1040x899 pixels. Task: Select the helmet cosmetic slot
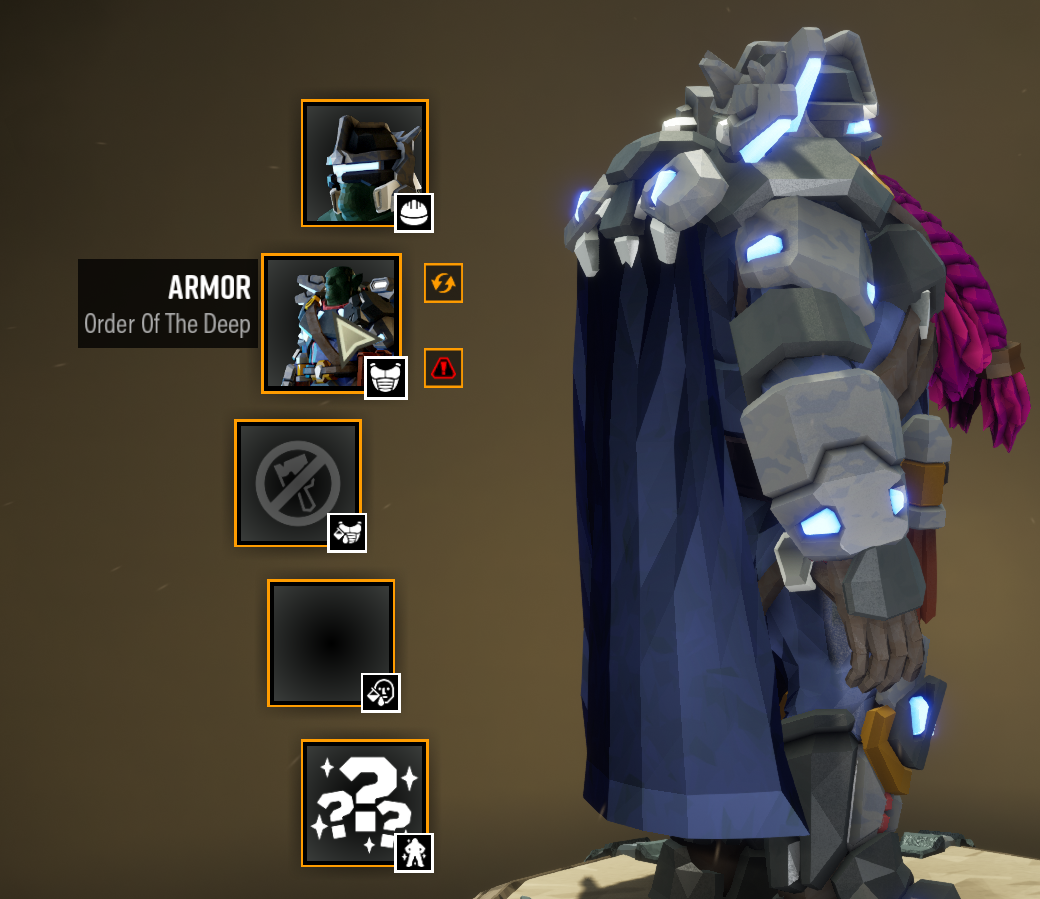pos(365,163)
